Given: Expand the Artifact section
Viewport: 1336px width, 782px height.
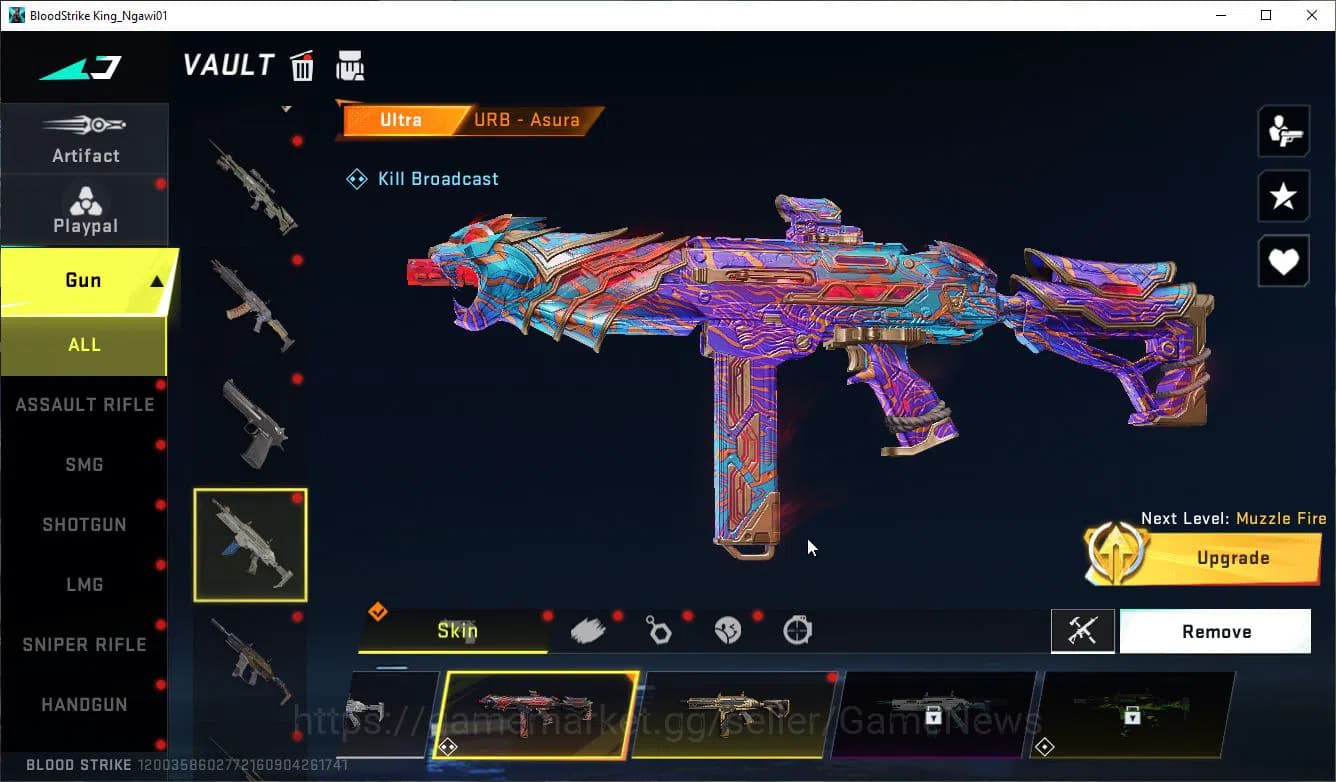Looking at the screenshot, I should (x=85, y=138).
